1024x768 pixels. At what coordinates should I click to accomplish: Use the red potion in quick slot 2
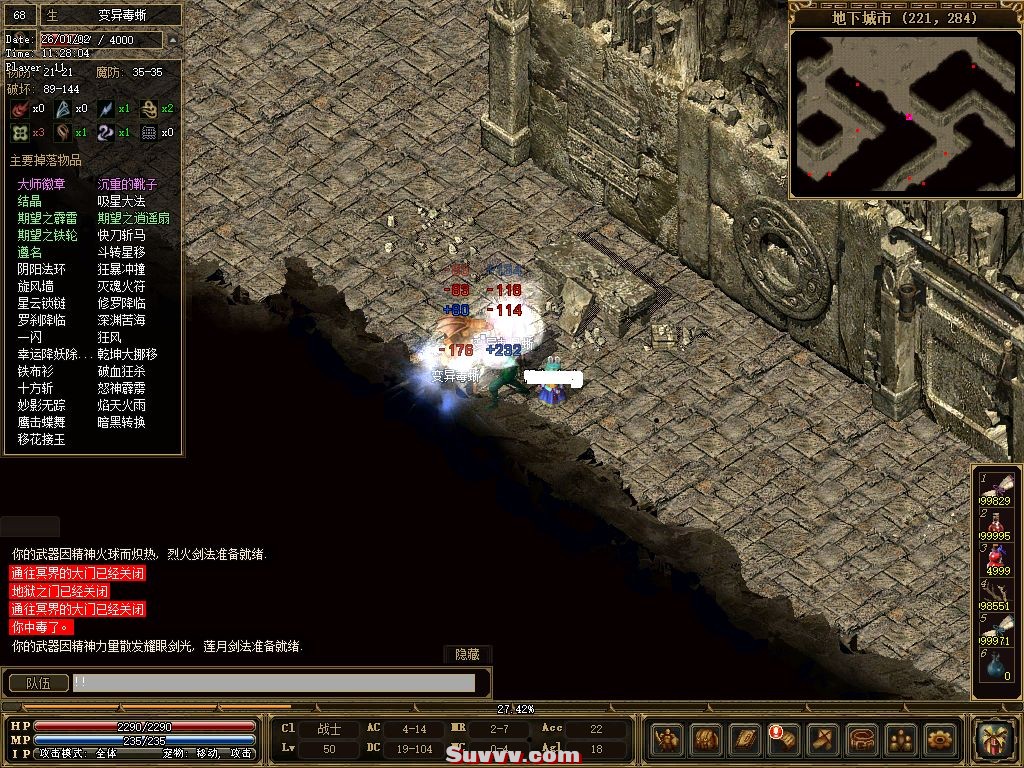pos(997,523)
